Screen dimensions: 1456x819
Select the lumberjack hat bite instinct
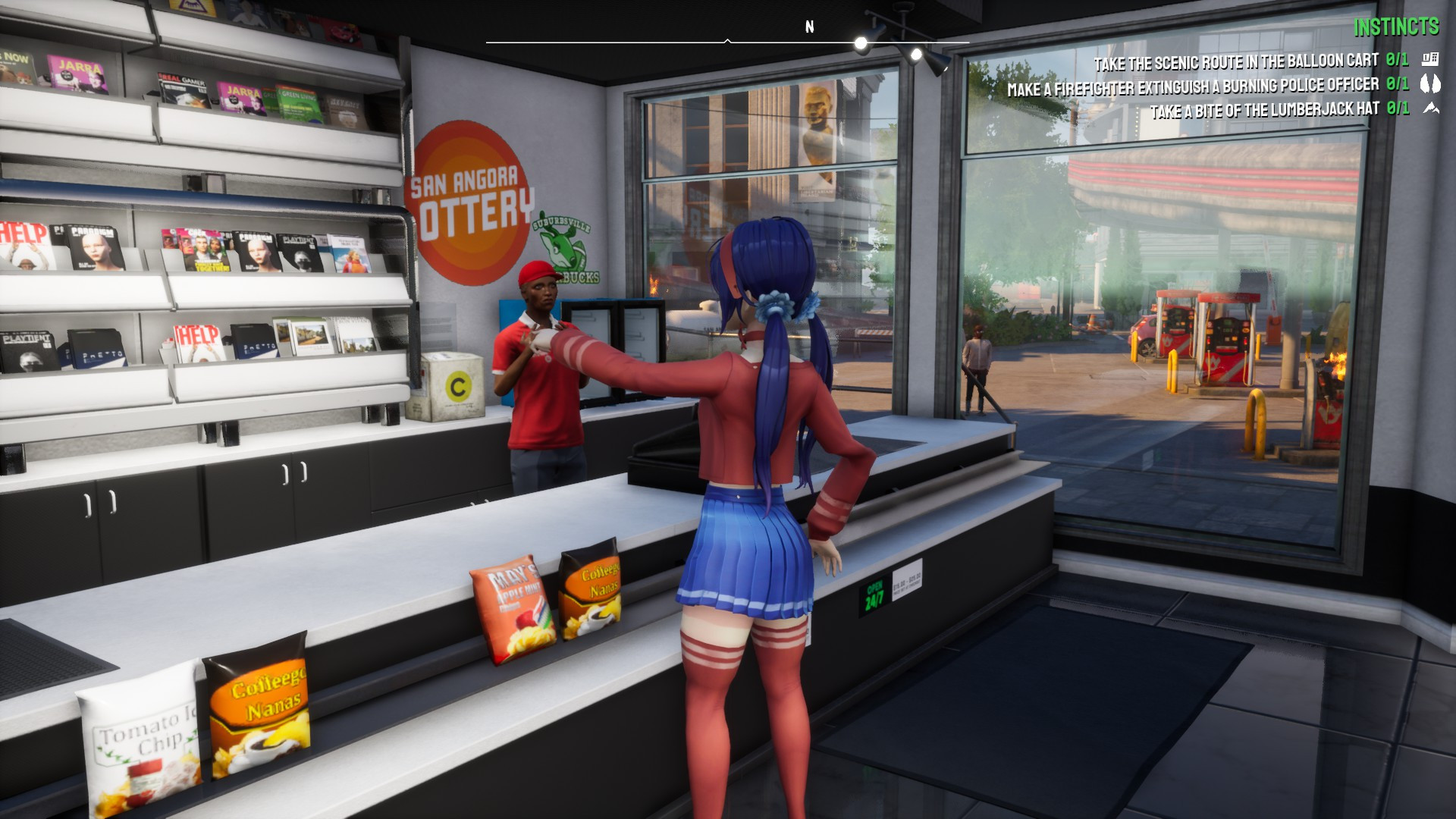coord(1264,111)
